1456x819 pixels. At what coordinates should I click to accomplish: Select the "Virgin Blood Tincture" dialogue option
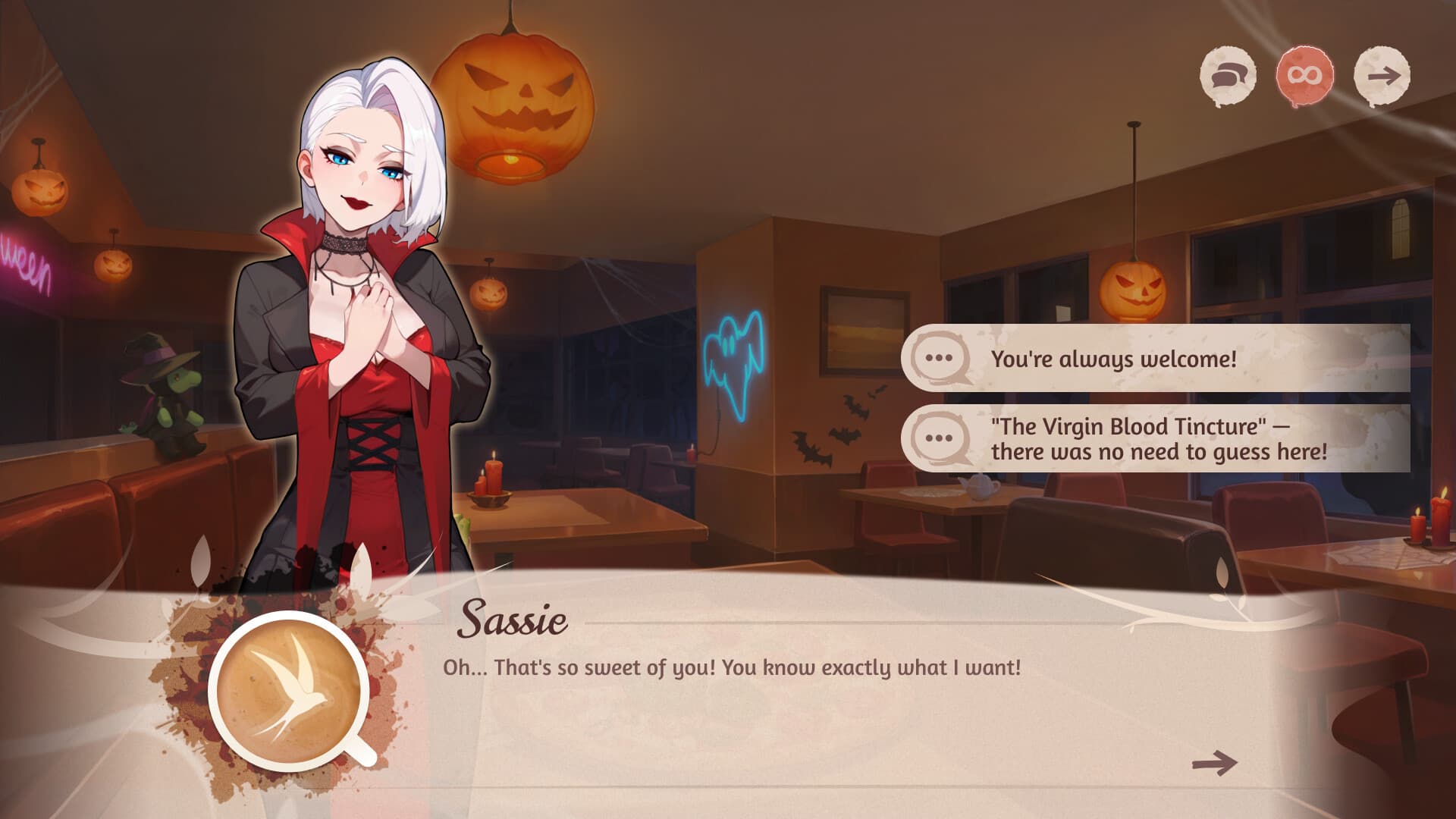pos(1155,439)
